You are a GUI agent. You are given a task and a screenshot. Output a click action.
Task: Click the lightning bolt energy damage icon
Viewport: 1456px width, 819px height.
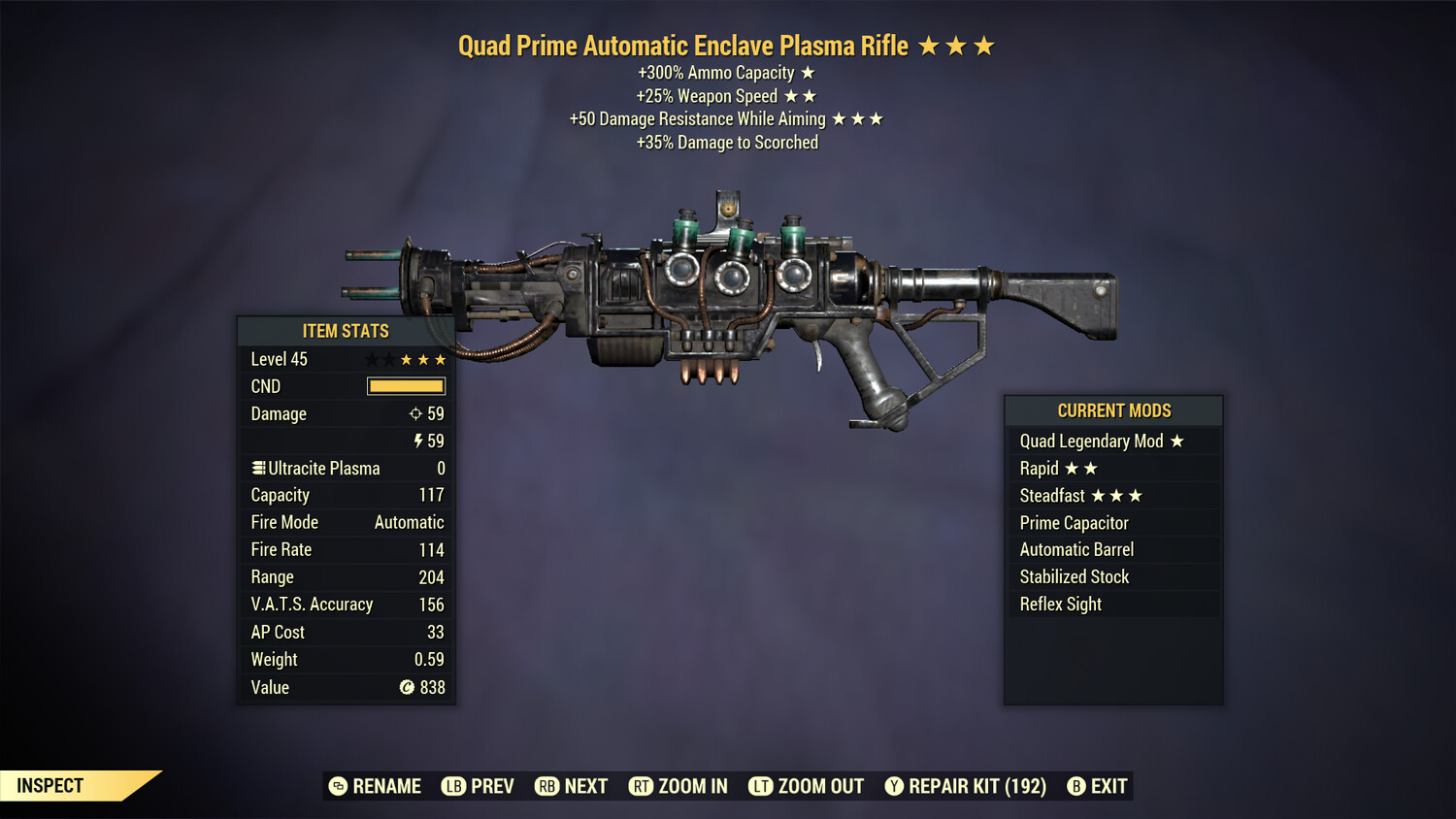418,441
